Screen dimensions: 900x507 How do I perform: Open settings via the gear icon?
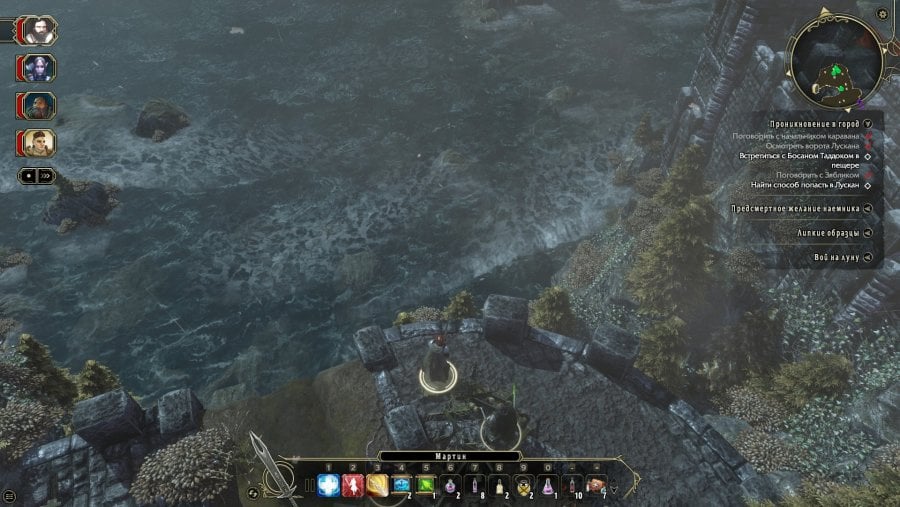pos(882,14)
